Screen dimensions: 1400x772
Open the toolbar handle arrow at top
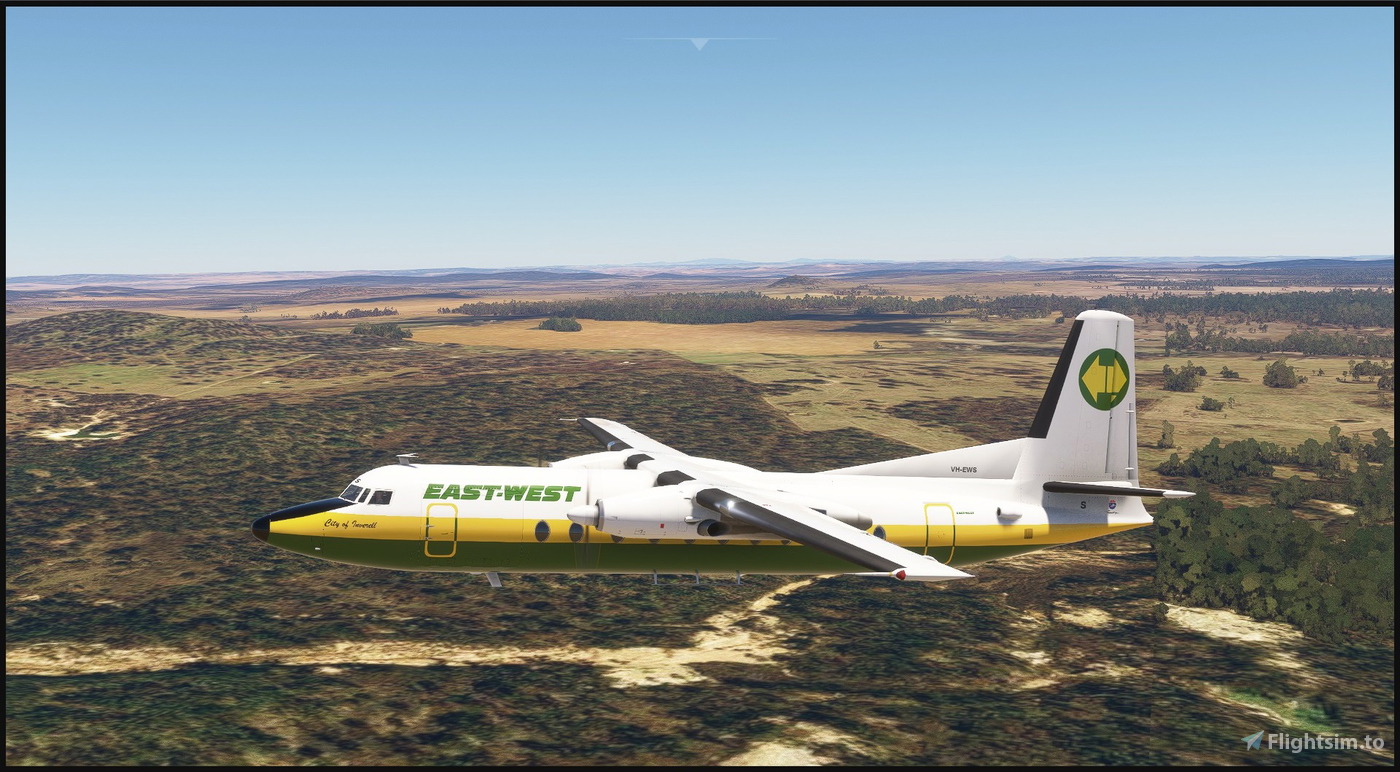[x=699, y=43]
